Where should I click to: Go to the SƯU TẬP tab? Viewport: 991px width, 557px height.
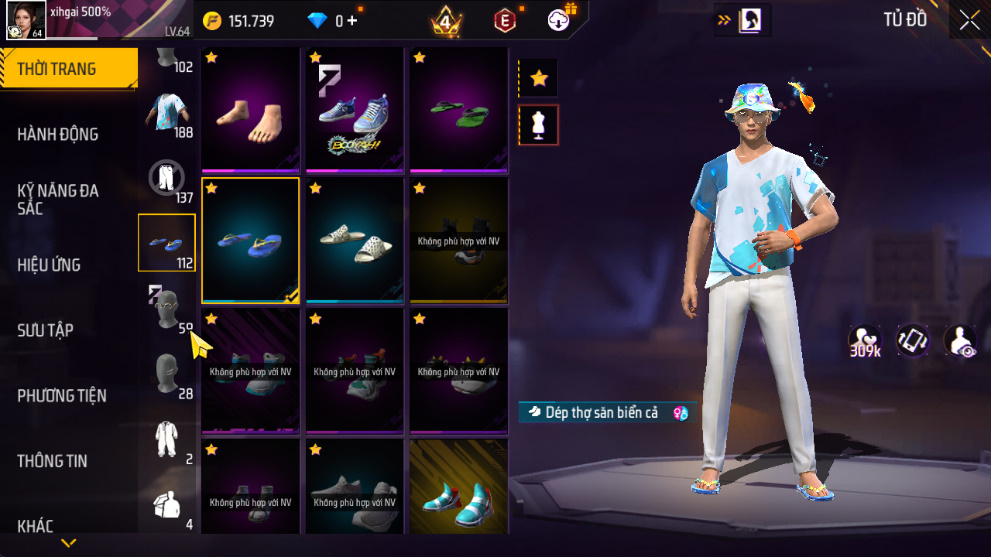tap(45, 330)
